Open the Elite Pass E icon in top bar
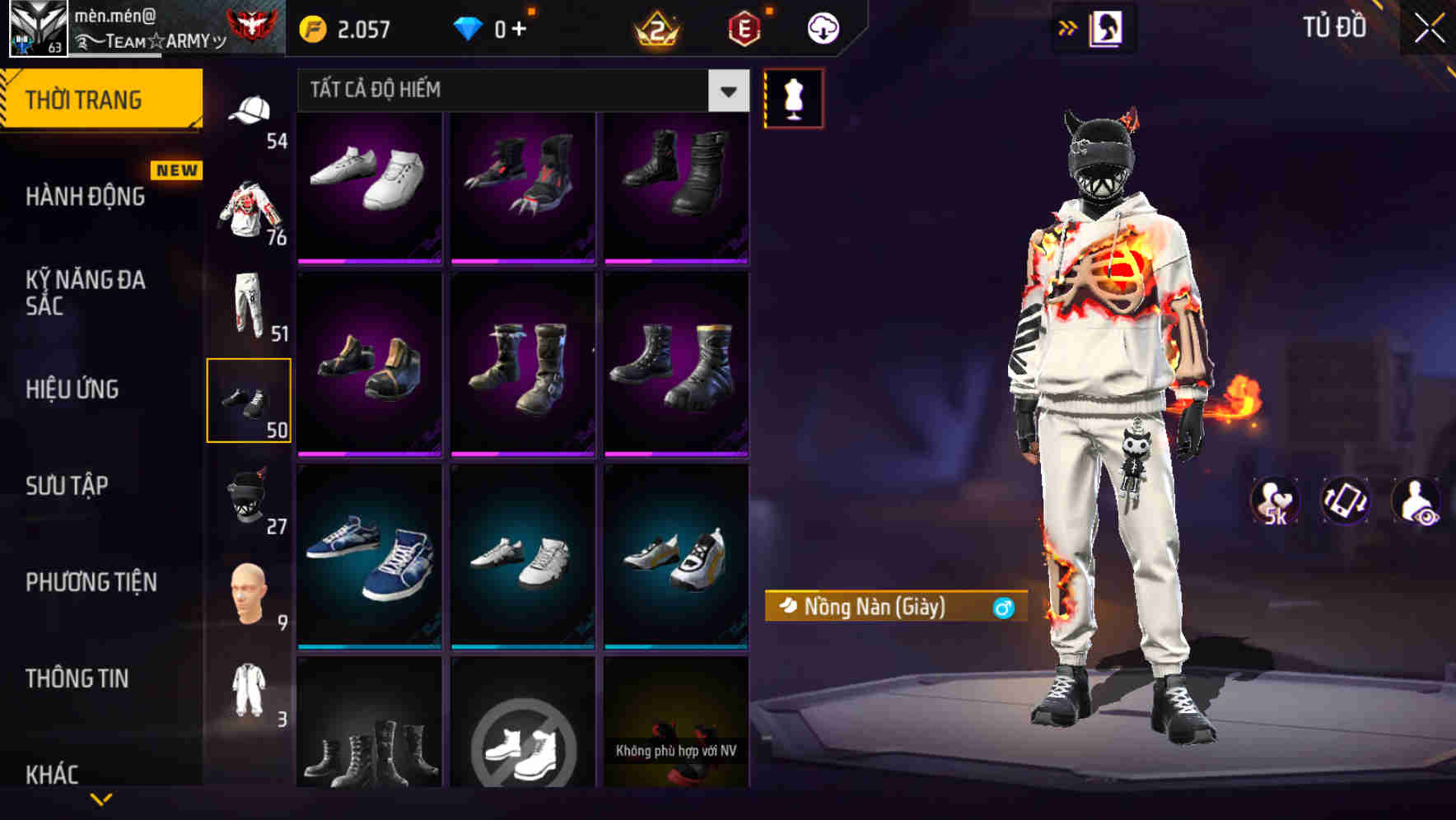 point(745,27)
